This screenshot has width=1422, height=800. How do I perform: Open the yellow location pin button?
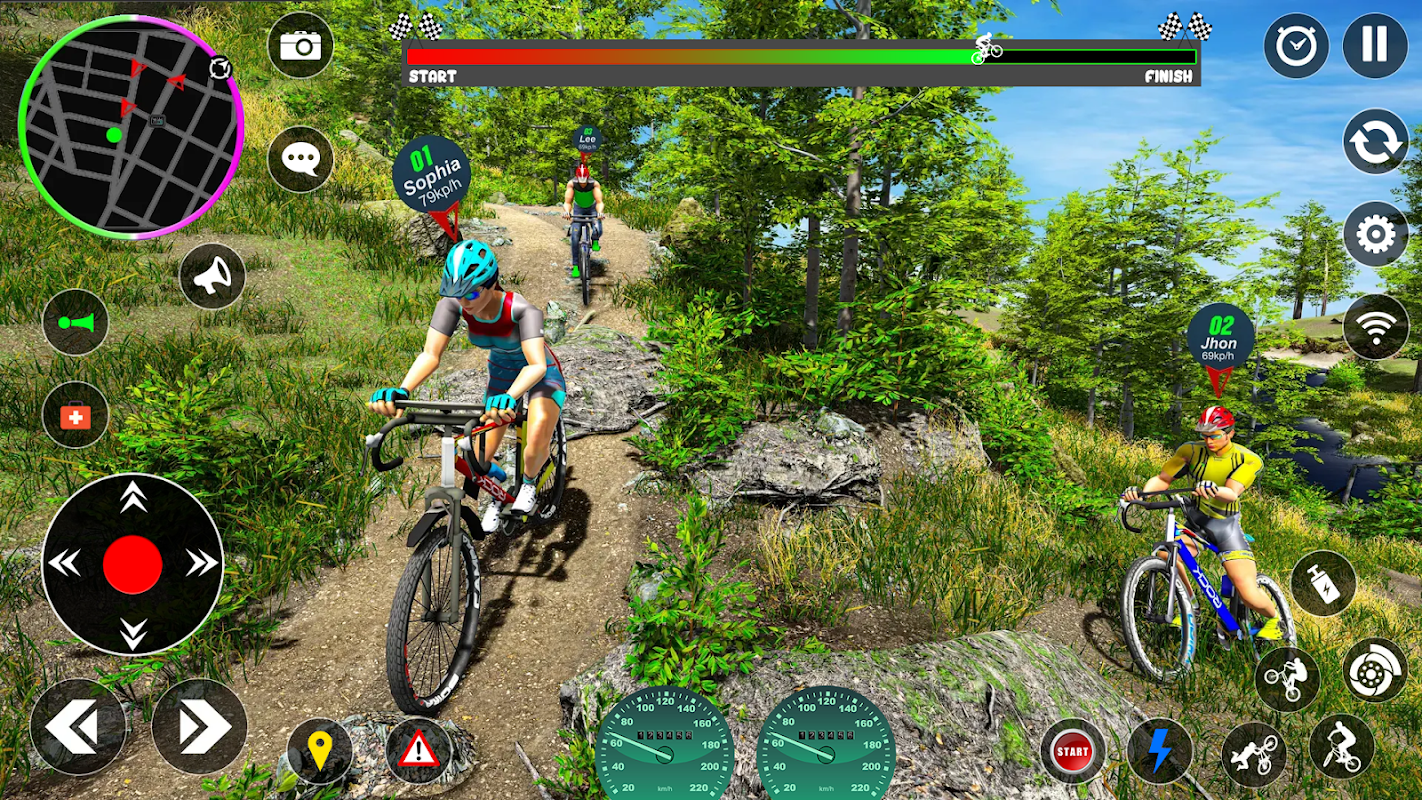click(319, 751)
